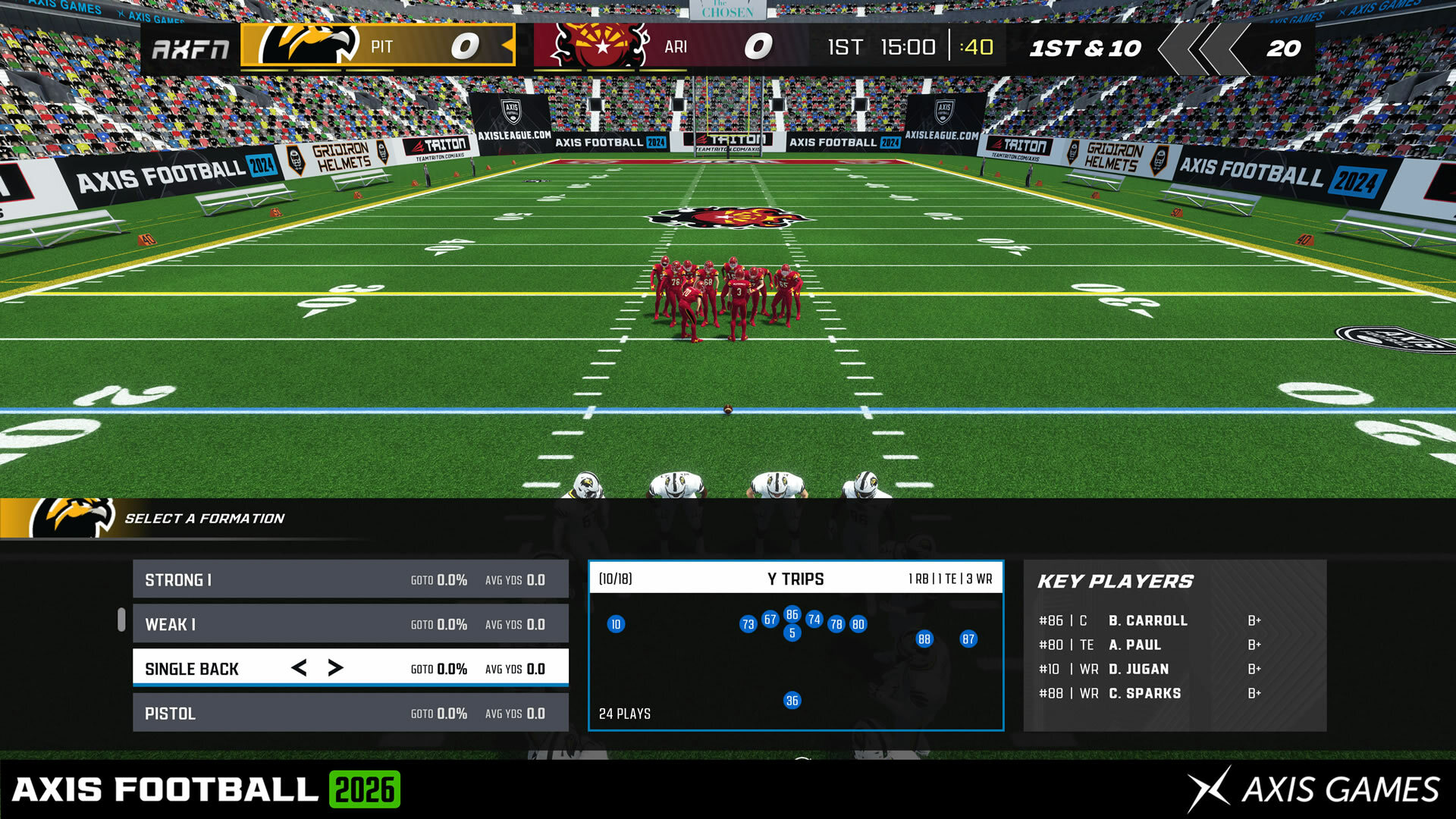Click player #10 in the formation preview
This screenshot has width=1456, height=819.
coord(617,624)
